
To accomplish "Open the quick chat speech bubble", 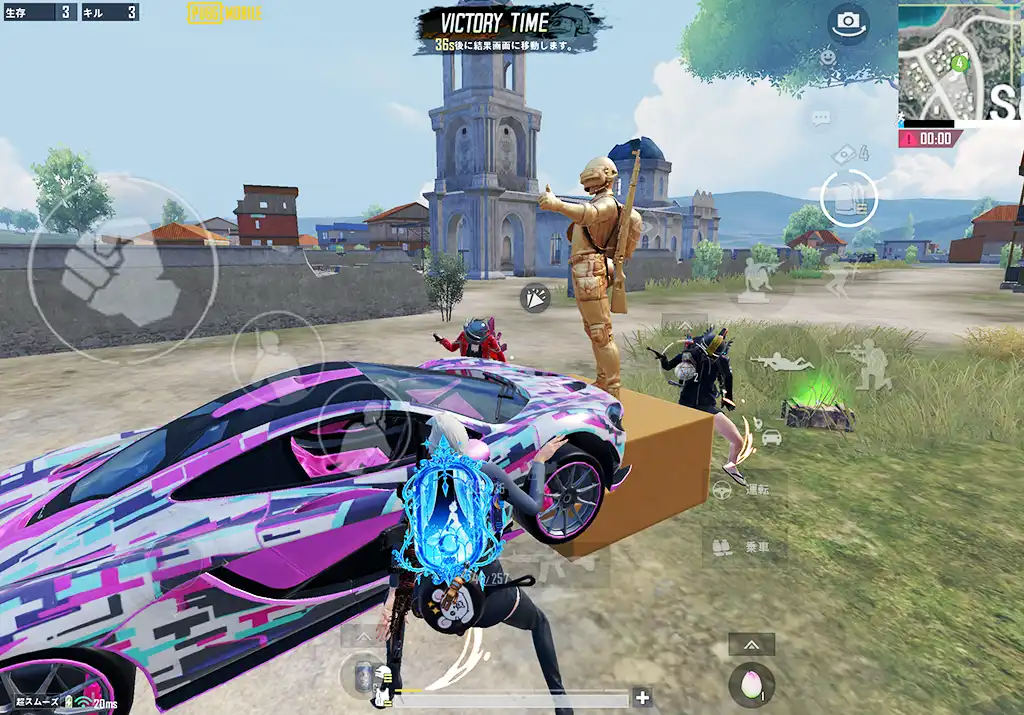I will coord(821,119).
